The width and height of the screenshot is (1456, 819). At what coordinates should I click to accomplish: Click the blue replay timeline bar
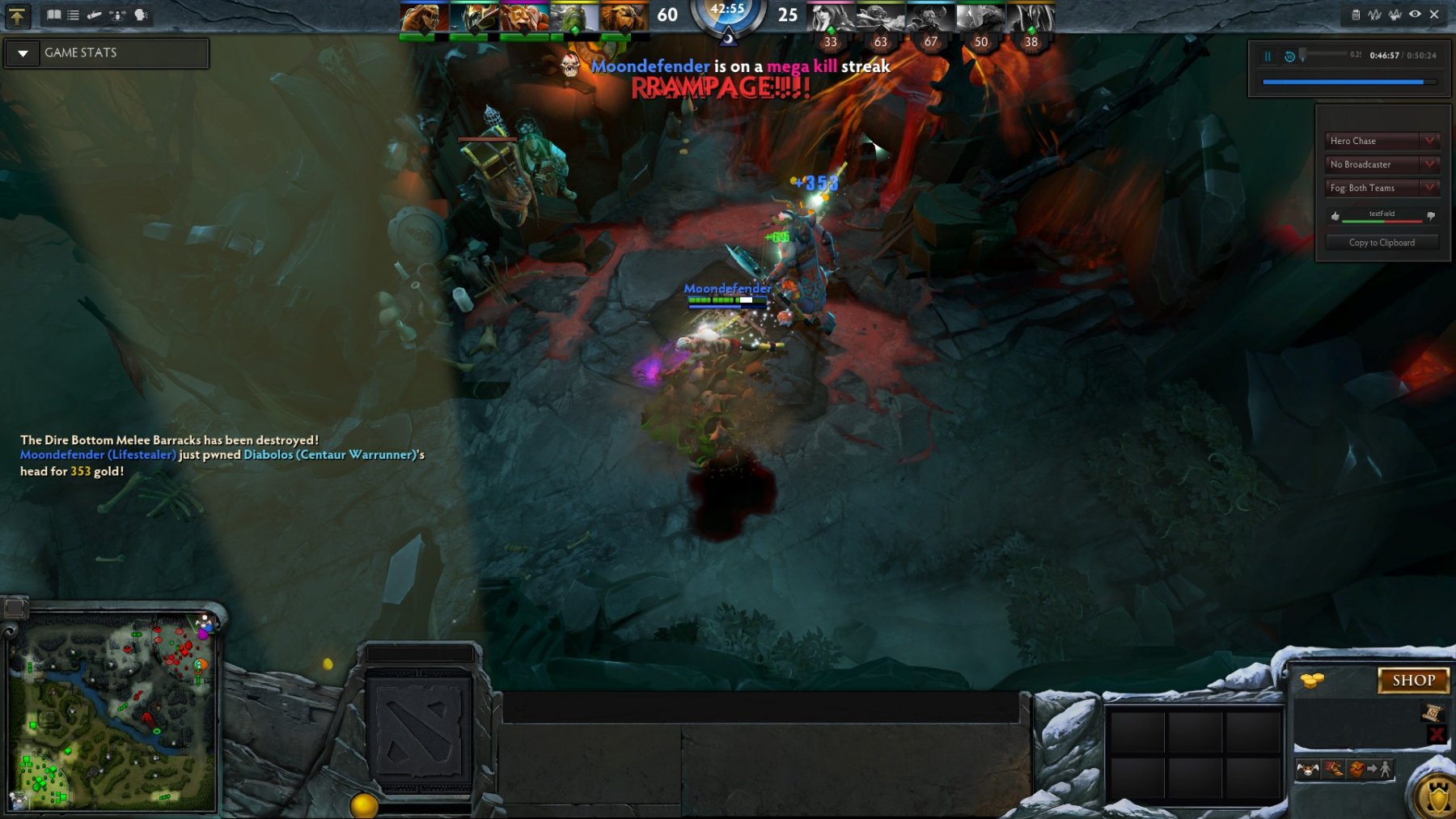tap(1343, 82)
